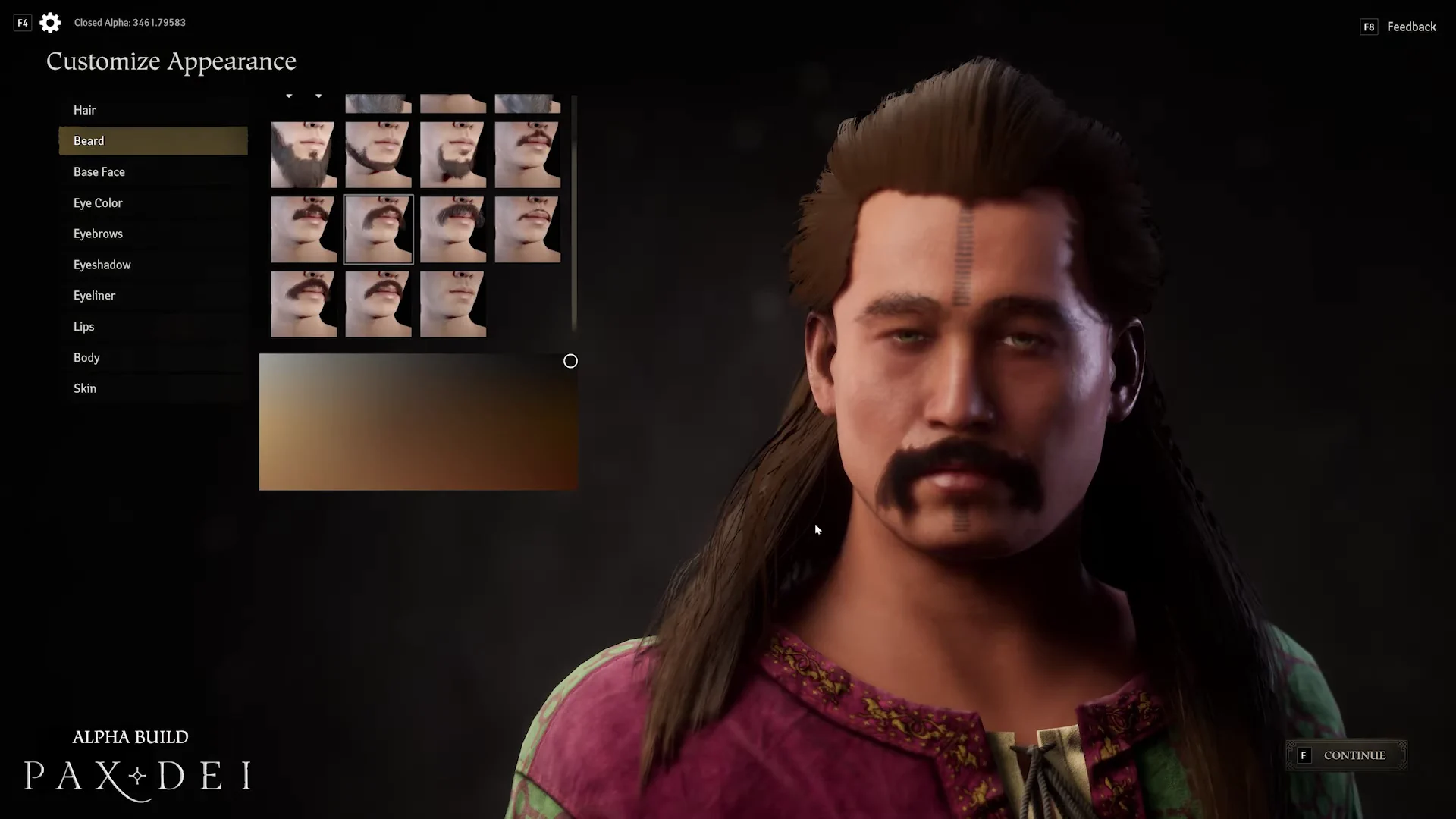Choose the thick full beard thumbnail
The height and width of the screenshot is (819, 1456).
(303, 155)
